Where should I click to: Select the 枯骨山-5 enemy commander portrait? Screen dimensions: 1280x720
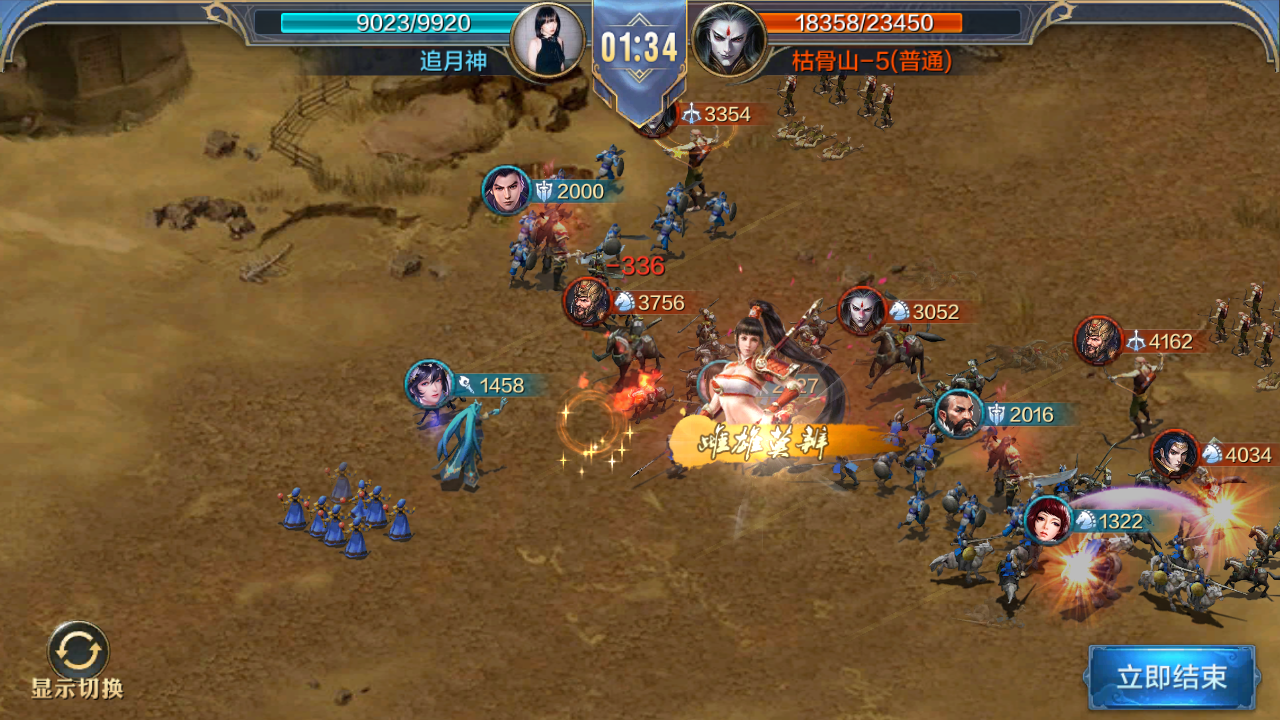tap(729, 40)
